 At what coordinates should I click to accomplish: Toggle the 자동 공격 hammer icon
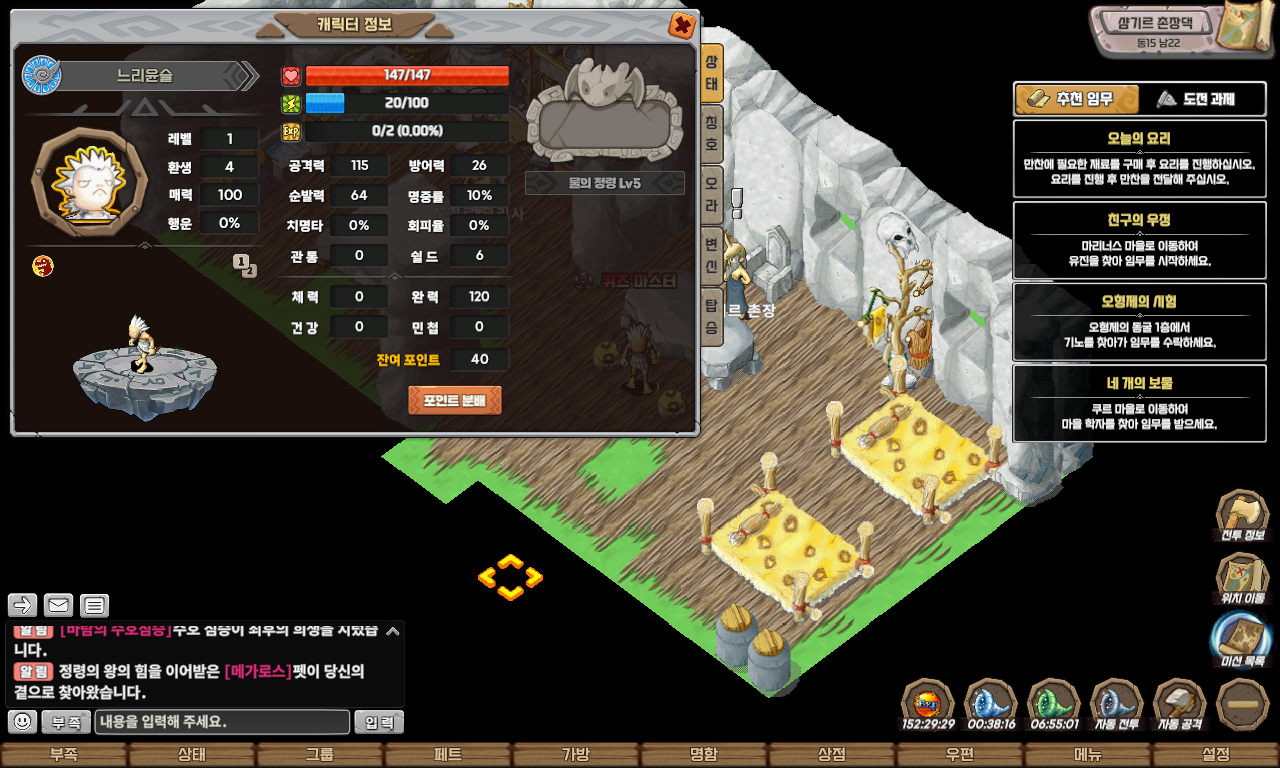[1180, 705]
